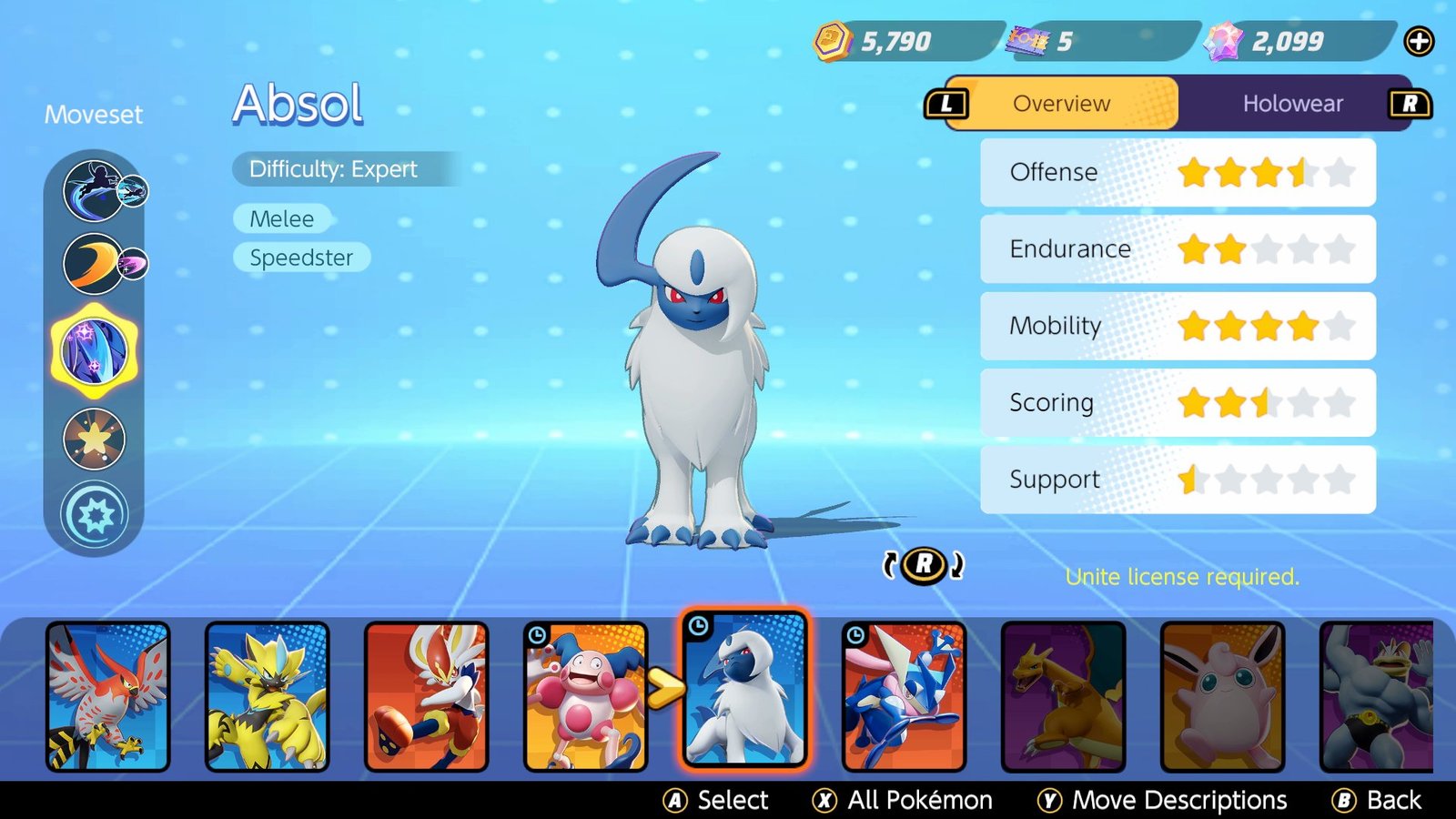The image size is (1456, 819).
Task: Click the Unite move star icon
Action: pos(94,439)
